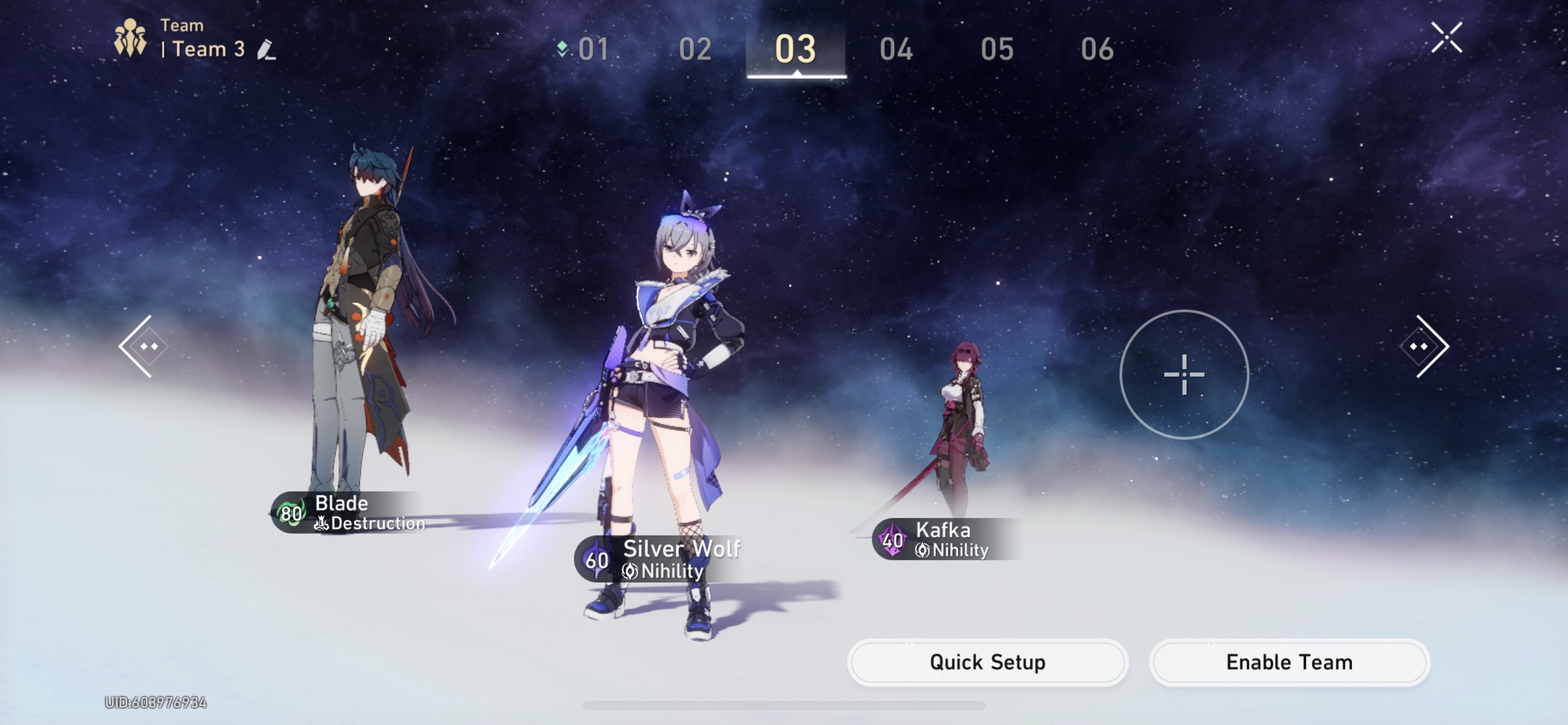Image resolution: width=1568 pixels, height=725 pixels.
Task: Click Silver Wolf's level 60 Quantum badge
Action: point(596,560)
